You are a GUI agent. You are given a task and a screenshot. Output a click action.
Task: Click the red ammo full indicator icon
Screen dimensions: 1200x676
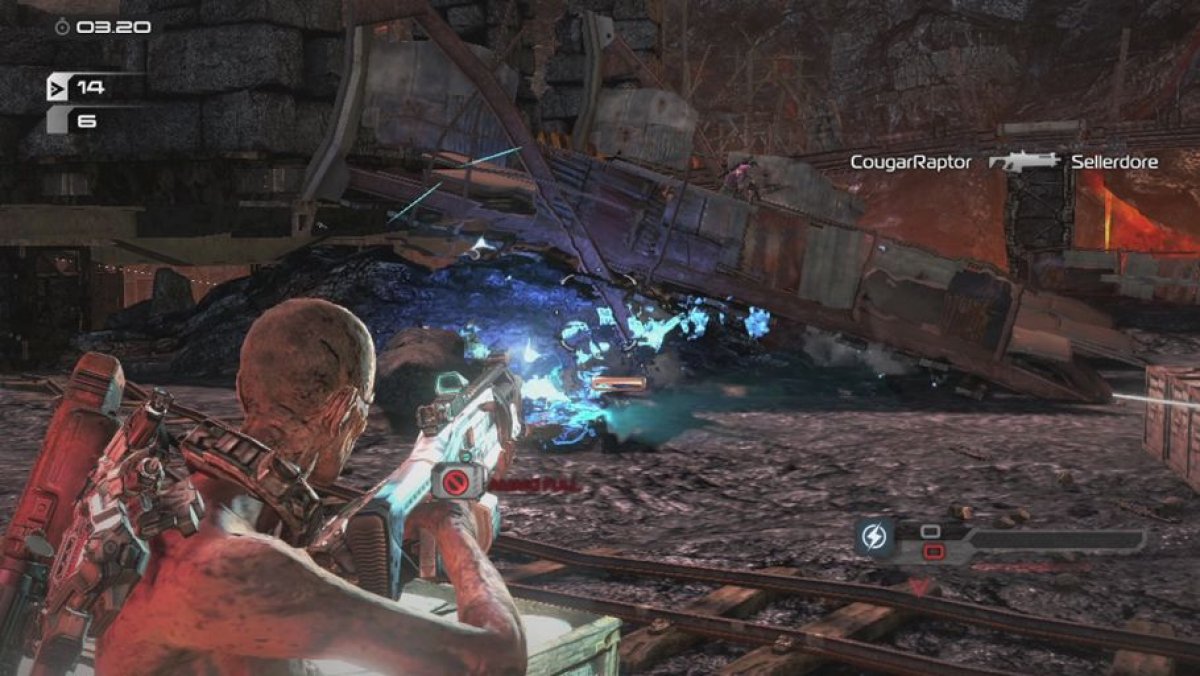tap(457, 481)
